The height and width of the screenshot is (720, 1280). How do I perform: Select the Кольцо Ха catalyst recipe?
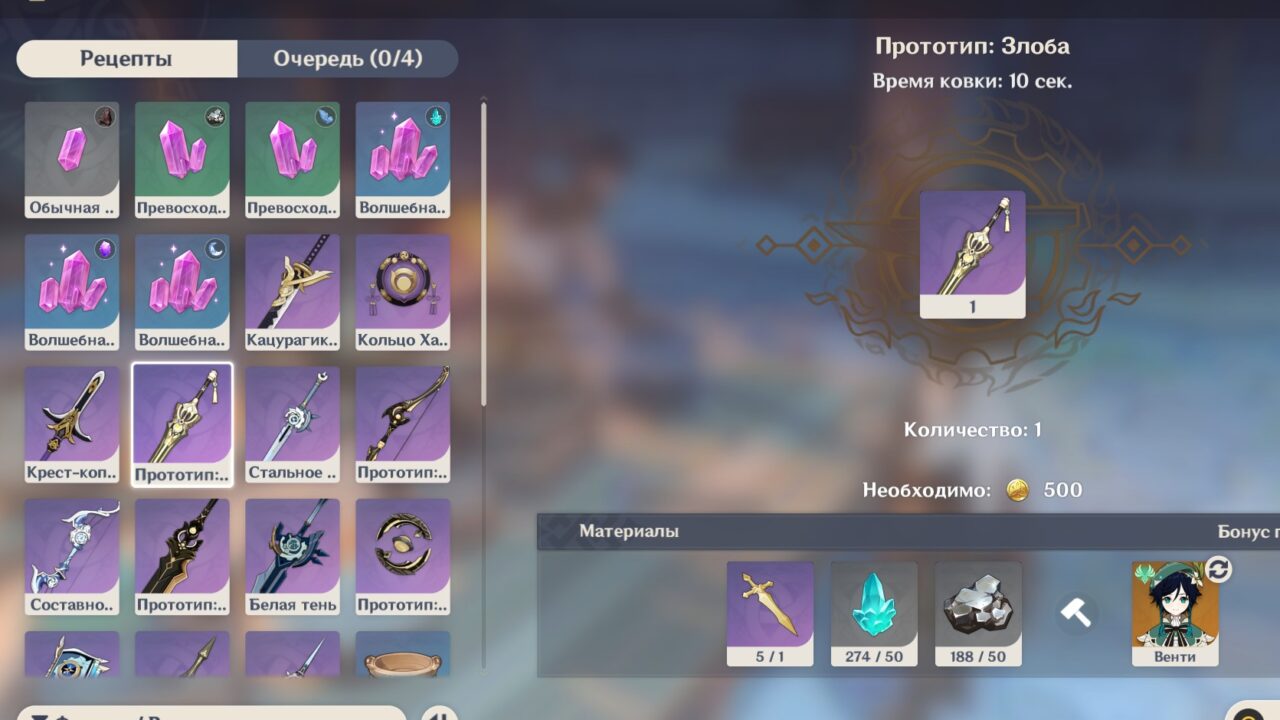[402, 292]
